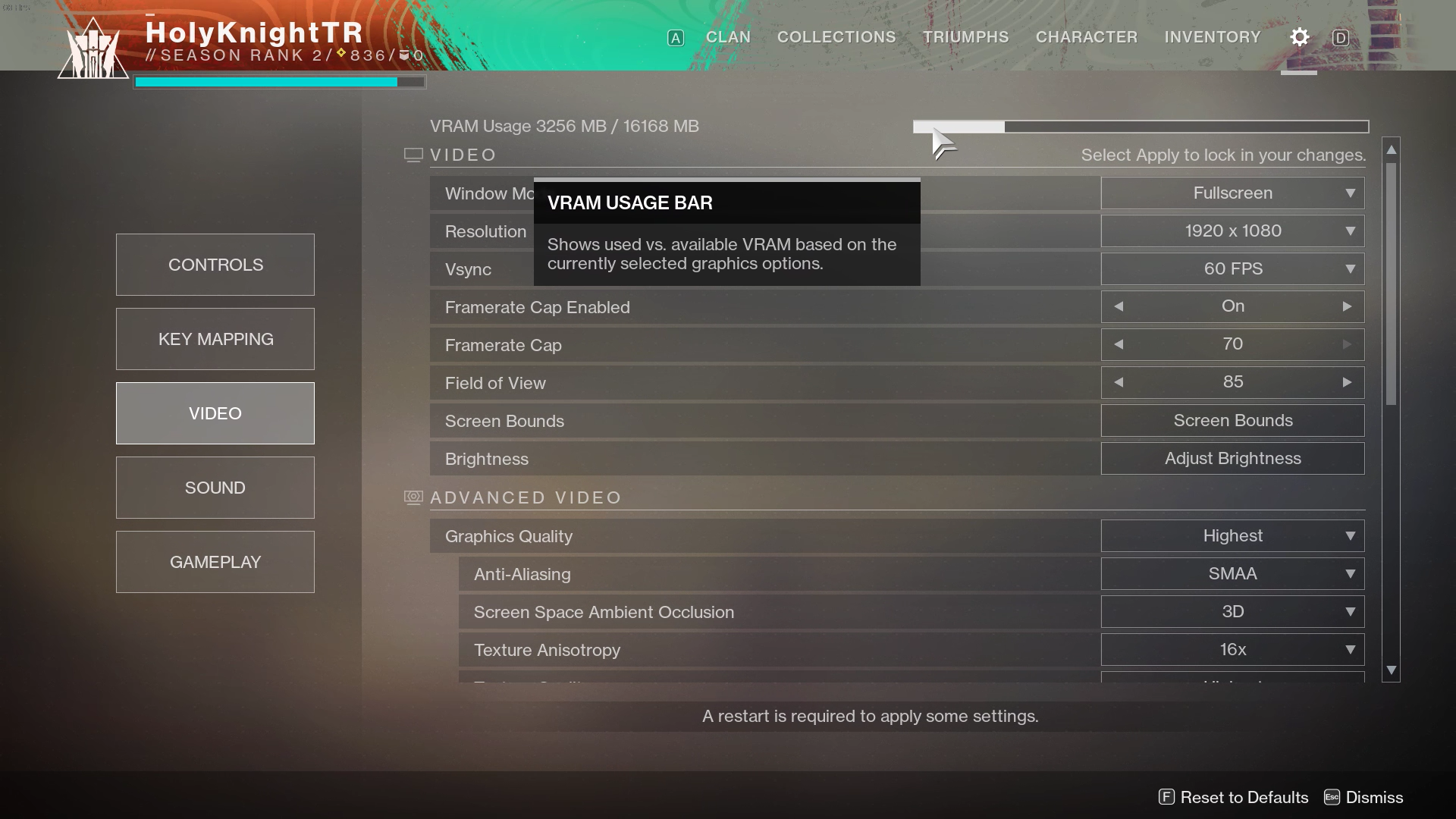Switch to the Collections tab

(x=836, y=37)
